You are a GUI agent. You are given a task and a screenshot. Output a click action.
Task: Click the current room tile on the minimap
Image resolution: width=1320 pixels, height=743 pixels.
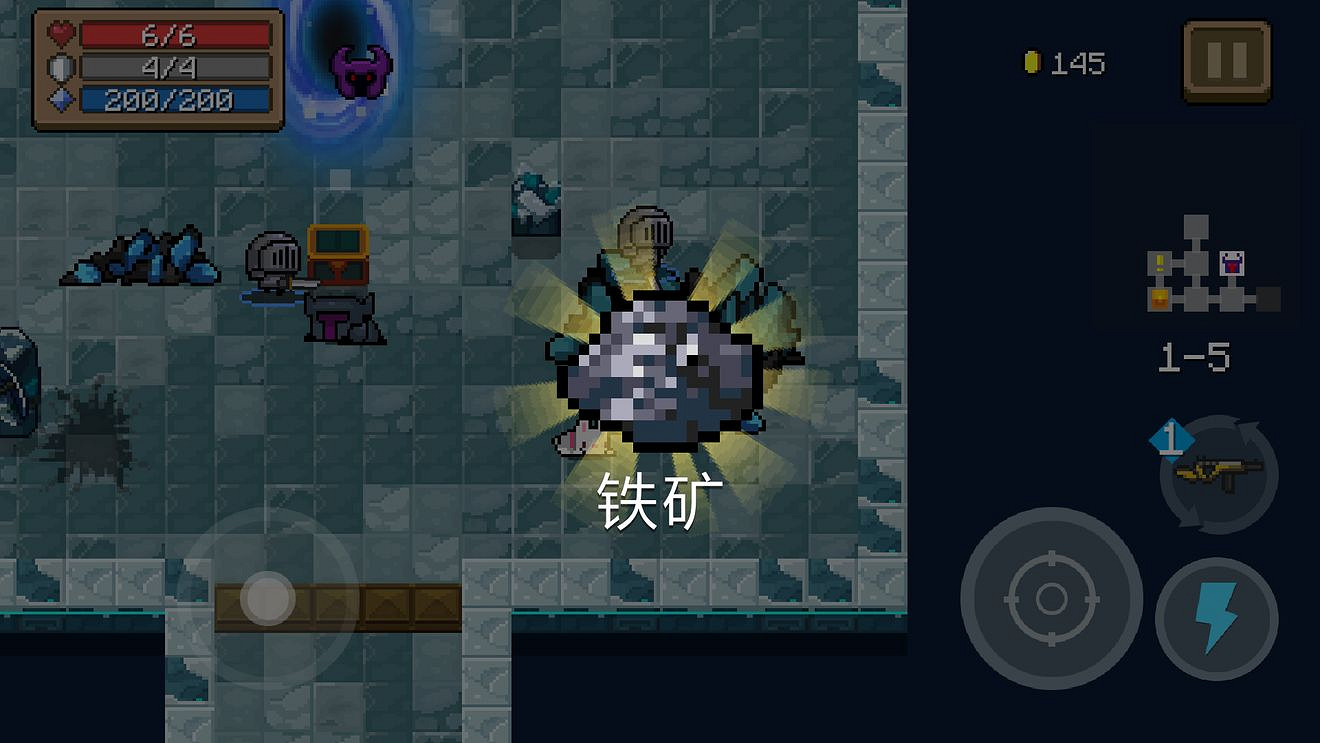coord(1195,262)
